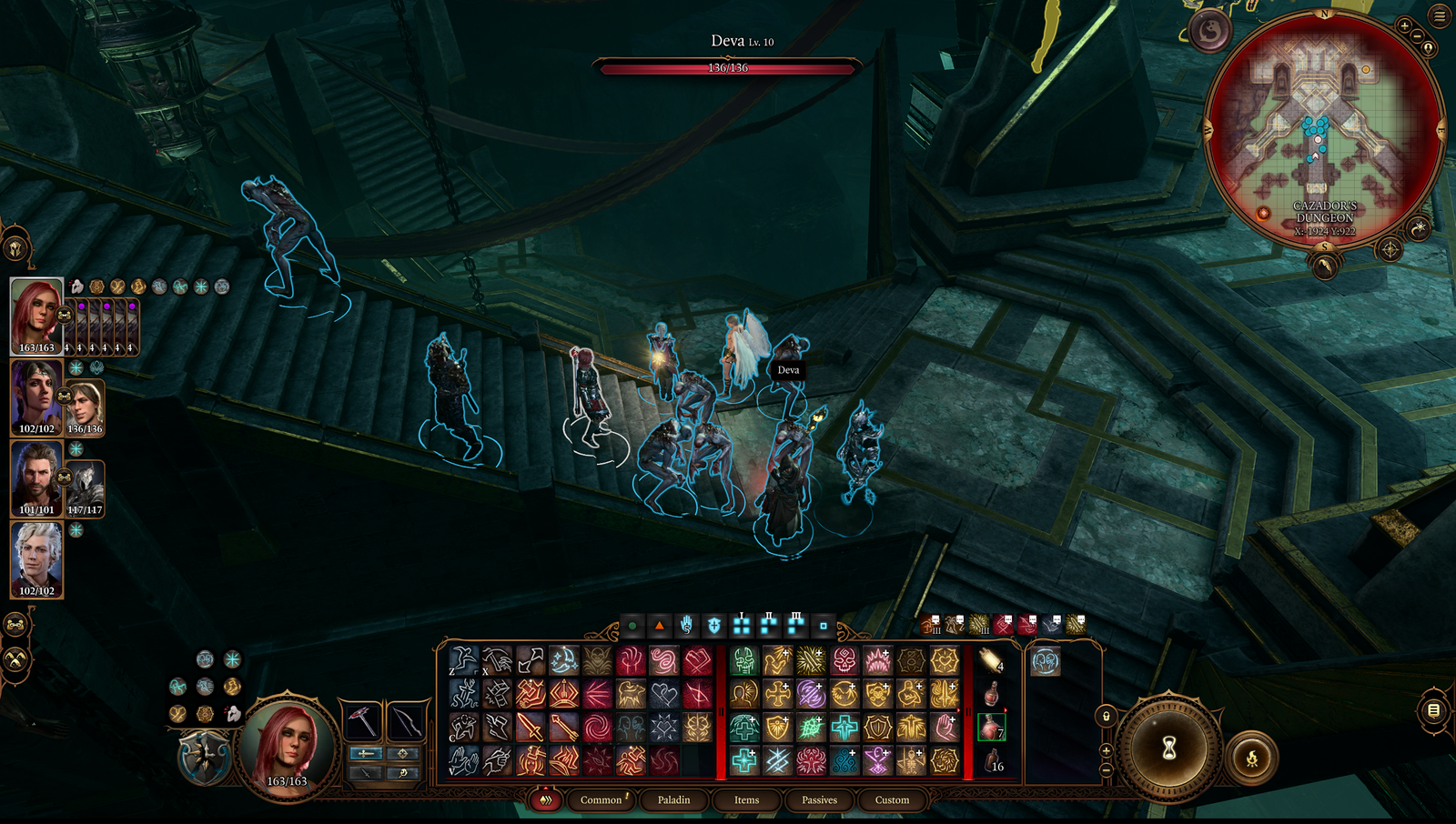Select the equipped melee hammer weapon slot
The height and width of the screenshot is (824, 1456).
click(x=362, y=721)
